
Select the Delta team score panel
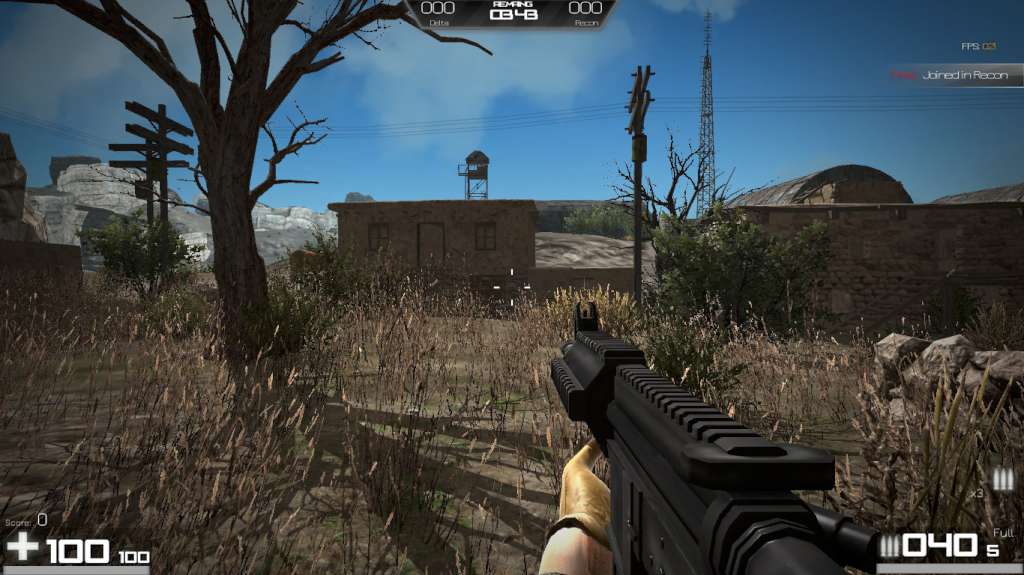(x=440, y=11)
